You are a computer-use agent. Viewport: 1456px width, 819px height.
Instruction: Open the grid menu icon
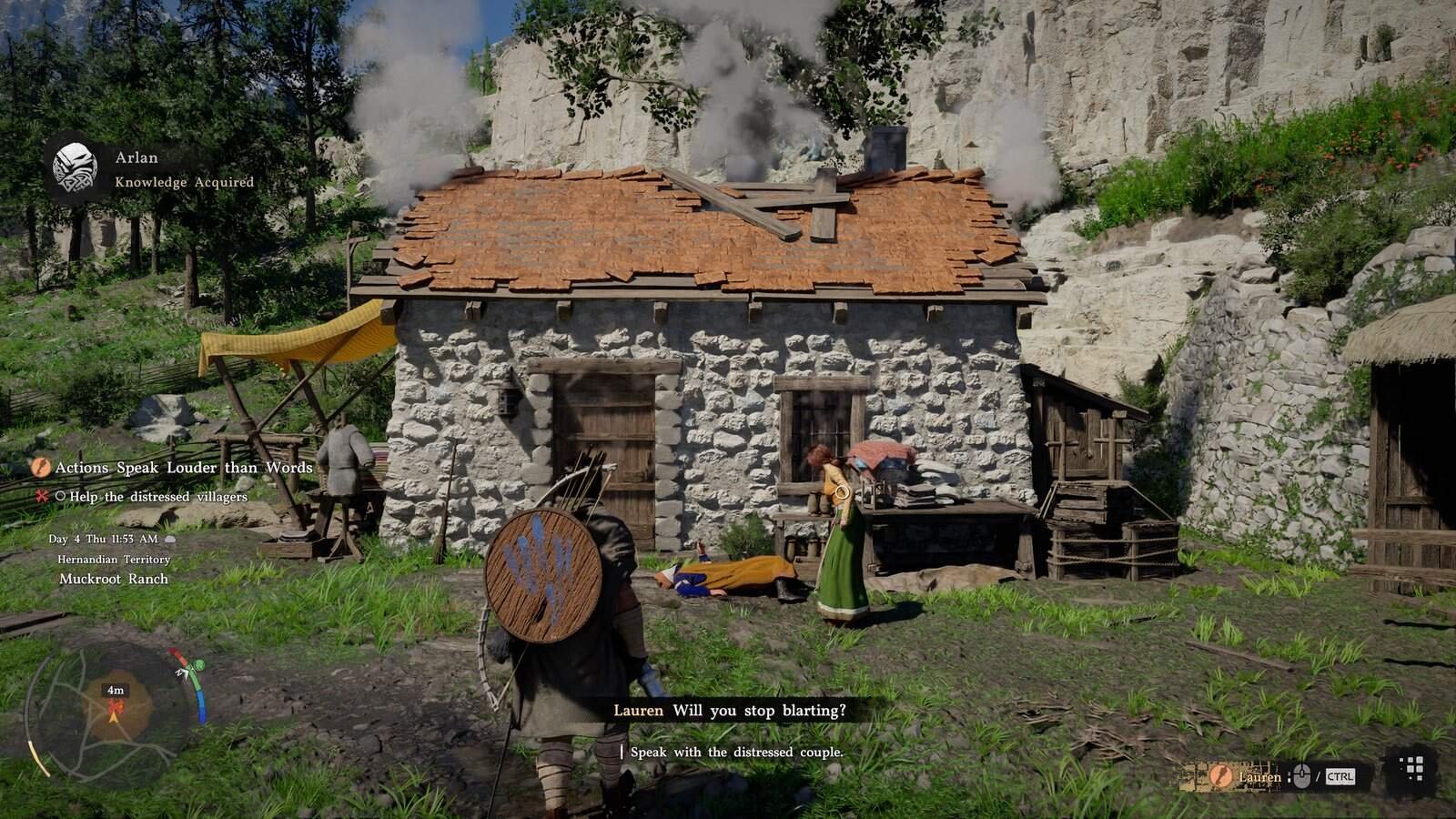(1413, 769)
